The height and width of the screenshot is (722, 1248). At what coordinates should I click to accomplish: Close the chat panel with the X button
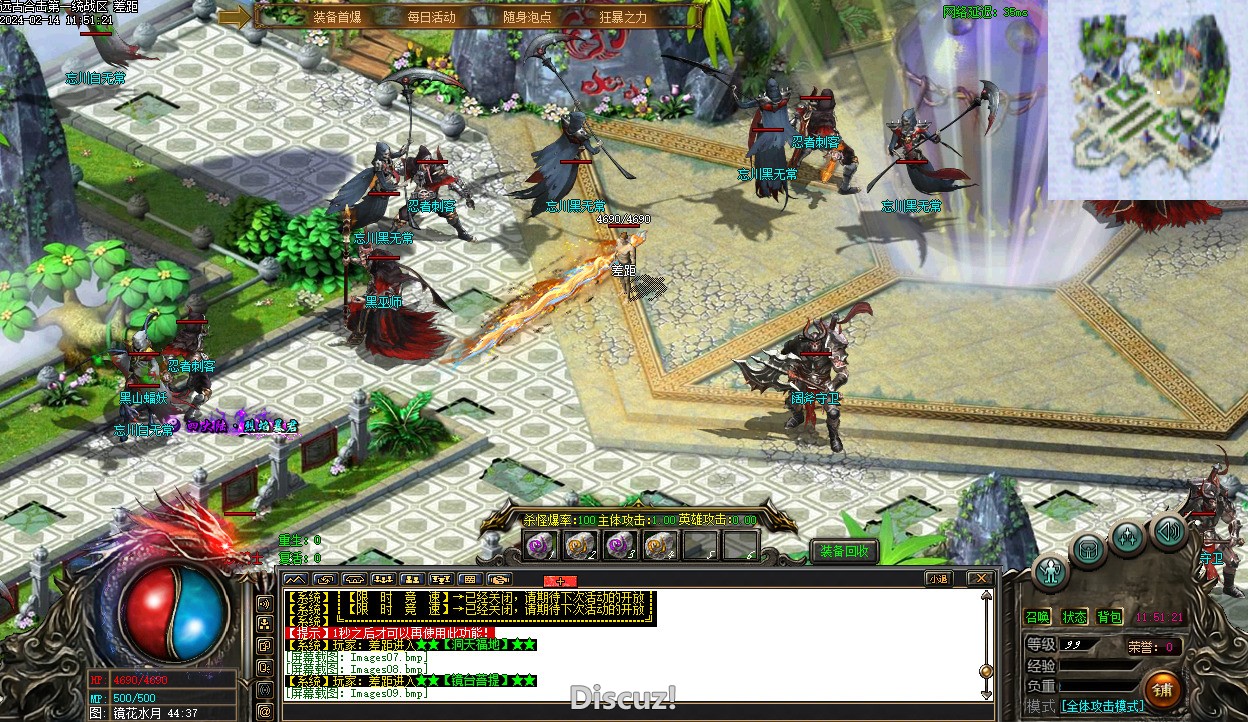point(981,578)
